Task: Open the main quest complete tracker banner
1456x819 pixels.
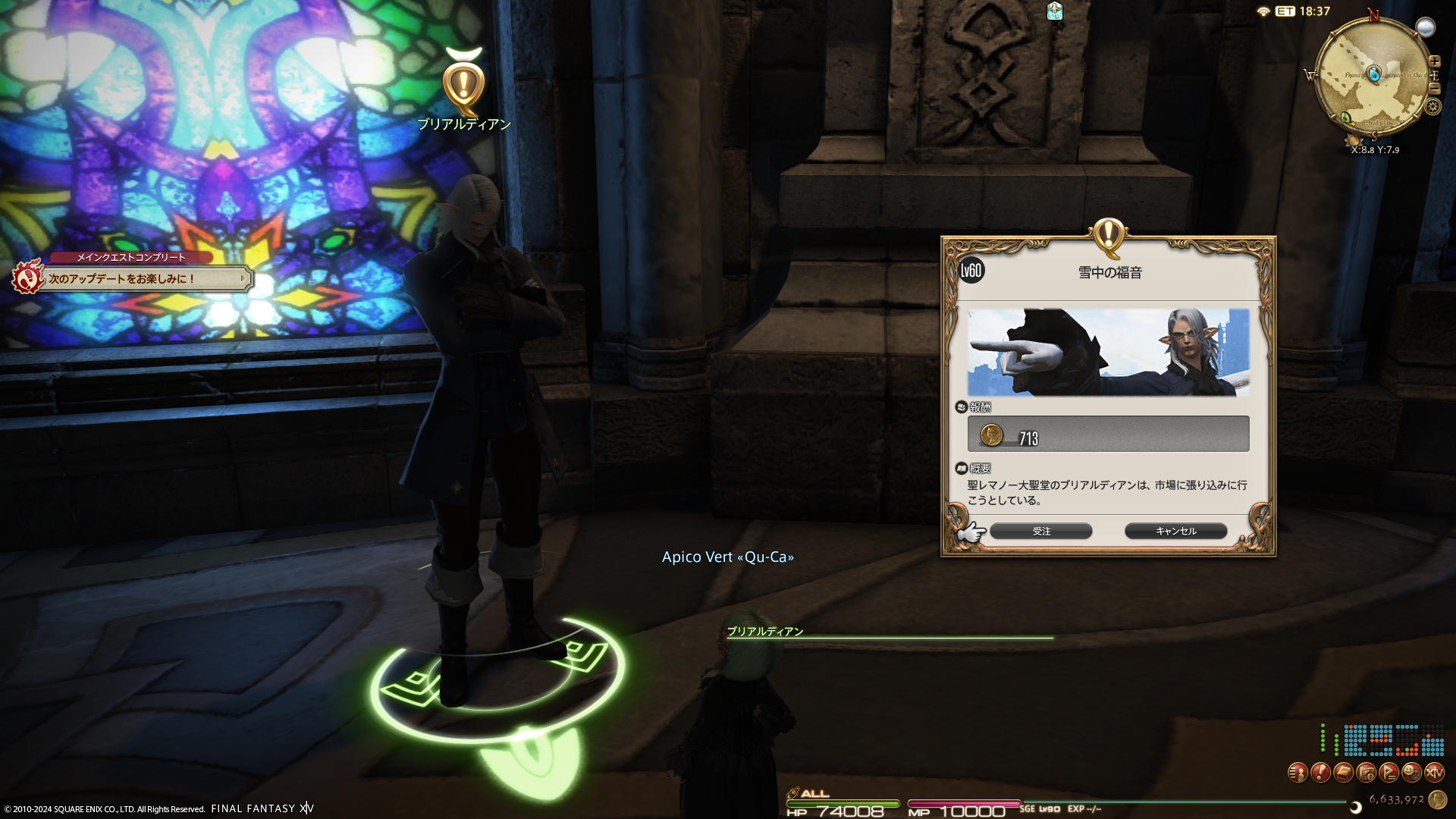Action: click(133, 278)
